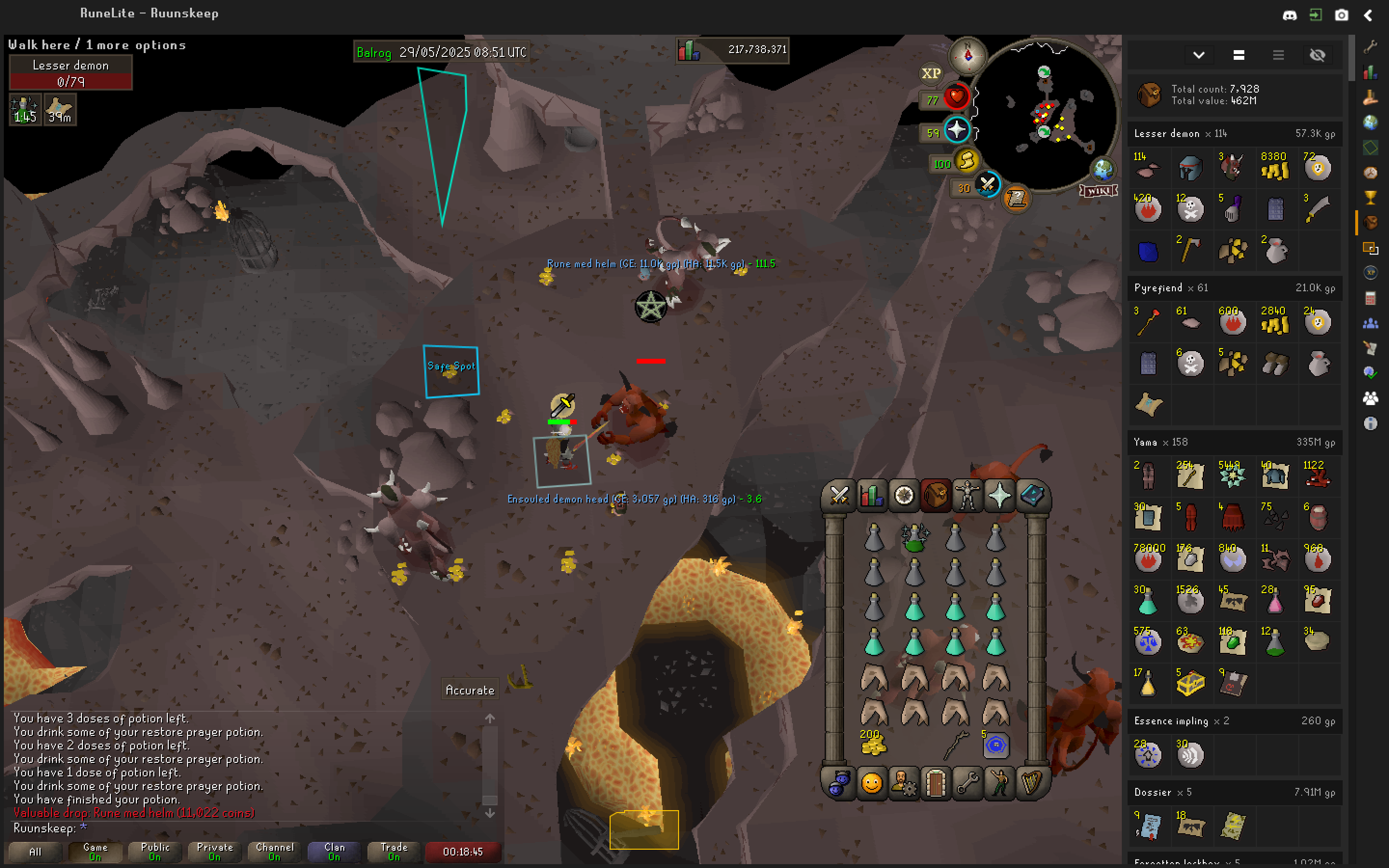
Task: Switch to the Game chat tab
Action: [x=95, y=851]
